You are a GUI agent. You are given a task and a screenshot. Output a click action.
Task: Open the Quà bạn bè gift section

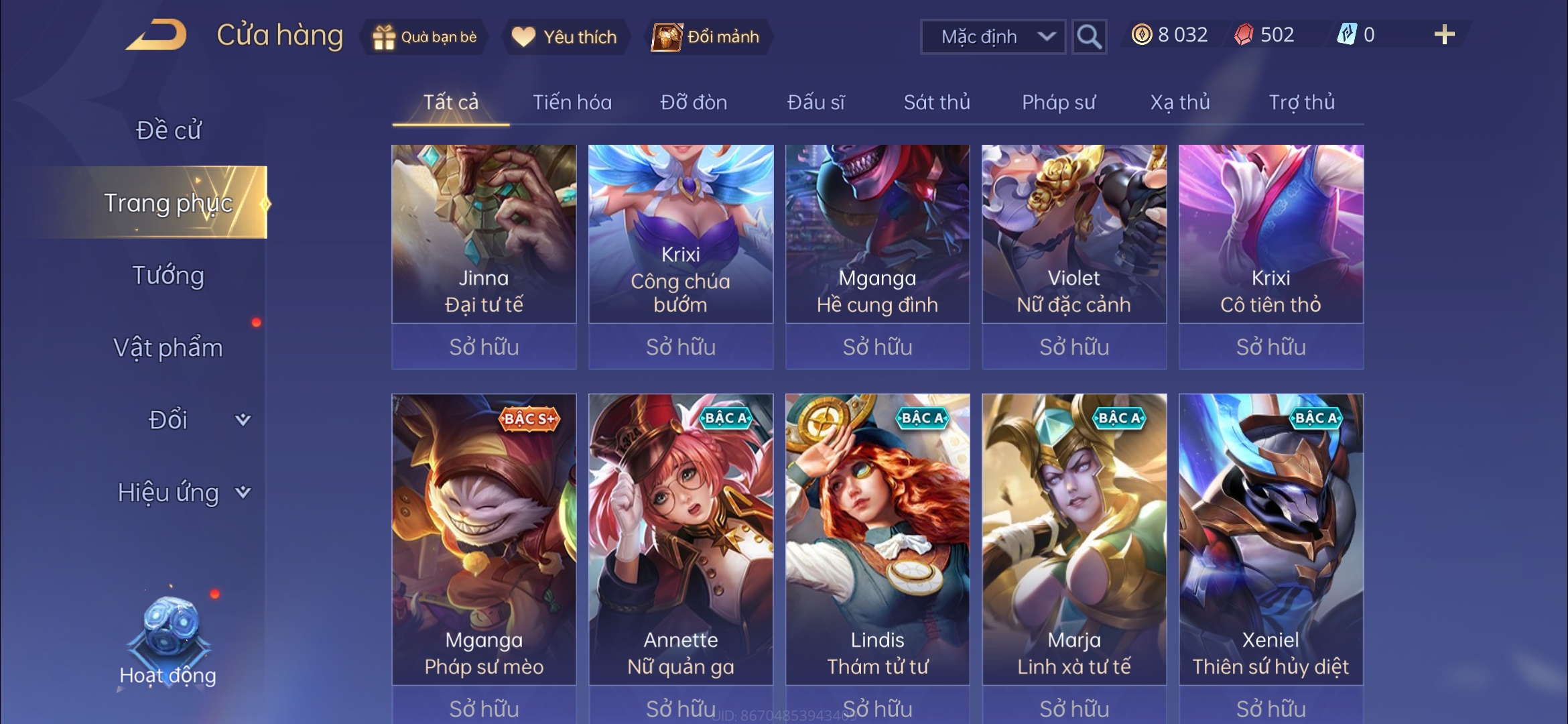tap(426, 37)
